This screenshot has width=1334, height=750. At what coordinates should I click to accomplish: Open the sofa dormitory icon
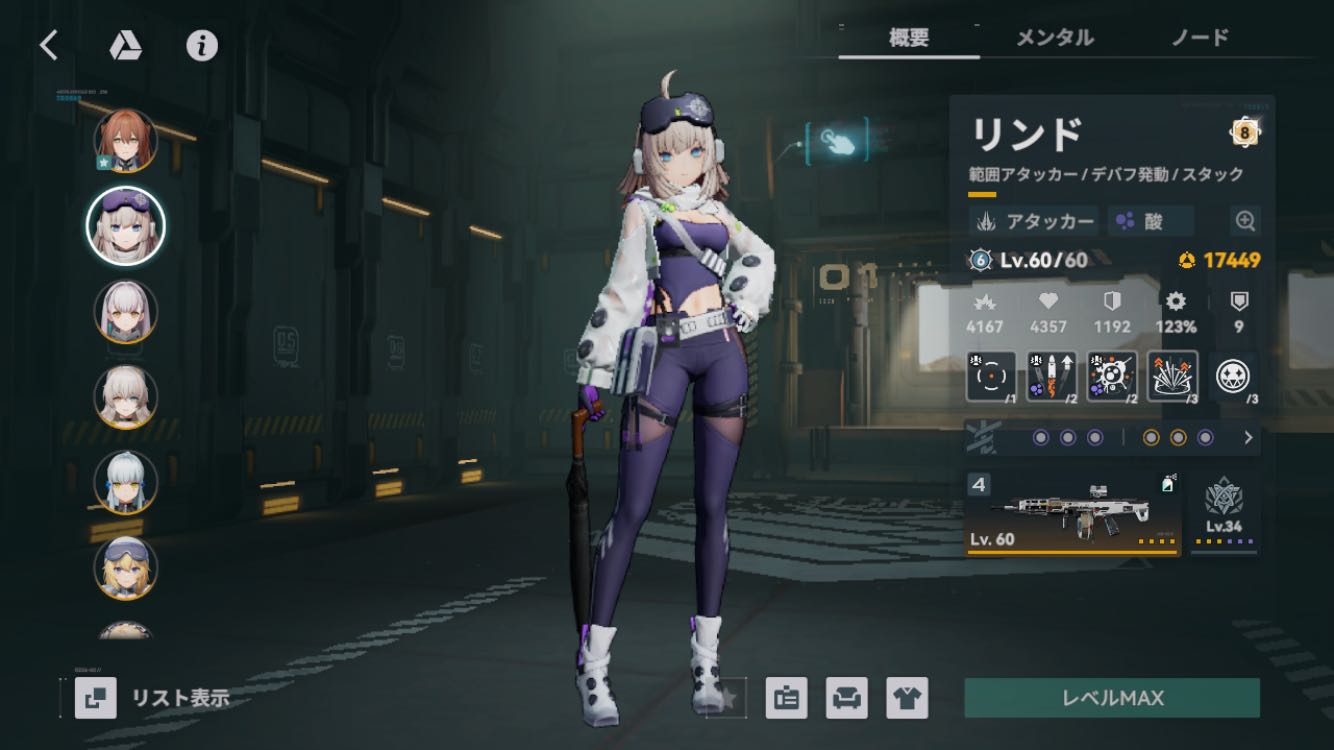[846, 698]
